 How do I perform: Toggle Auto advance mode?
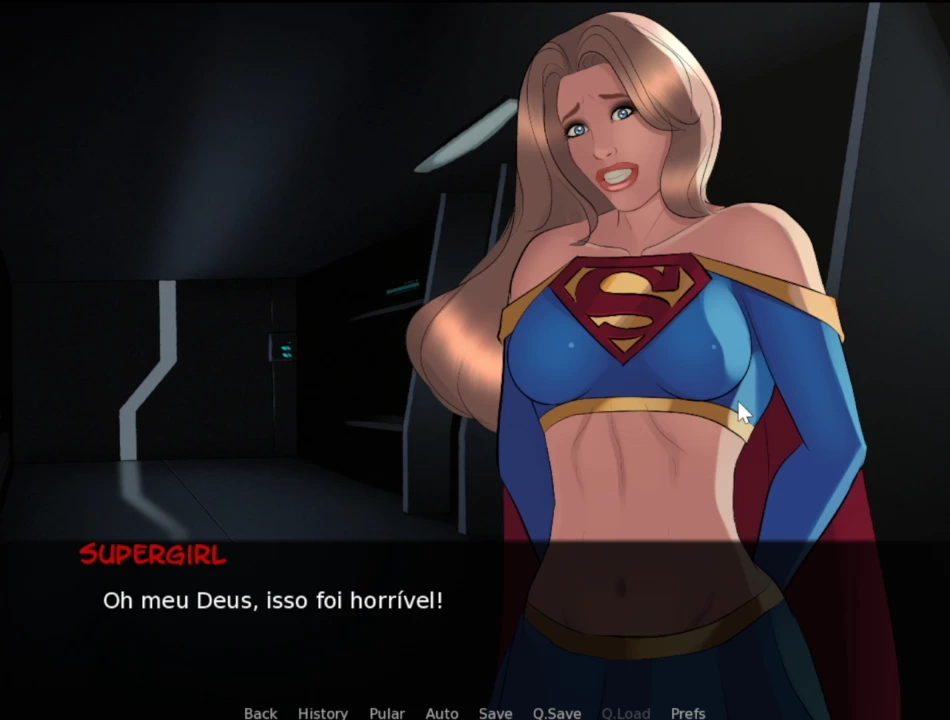click(442, 713)
